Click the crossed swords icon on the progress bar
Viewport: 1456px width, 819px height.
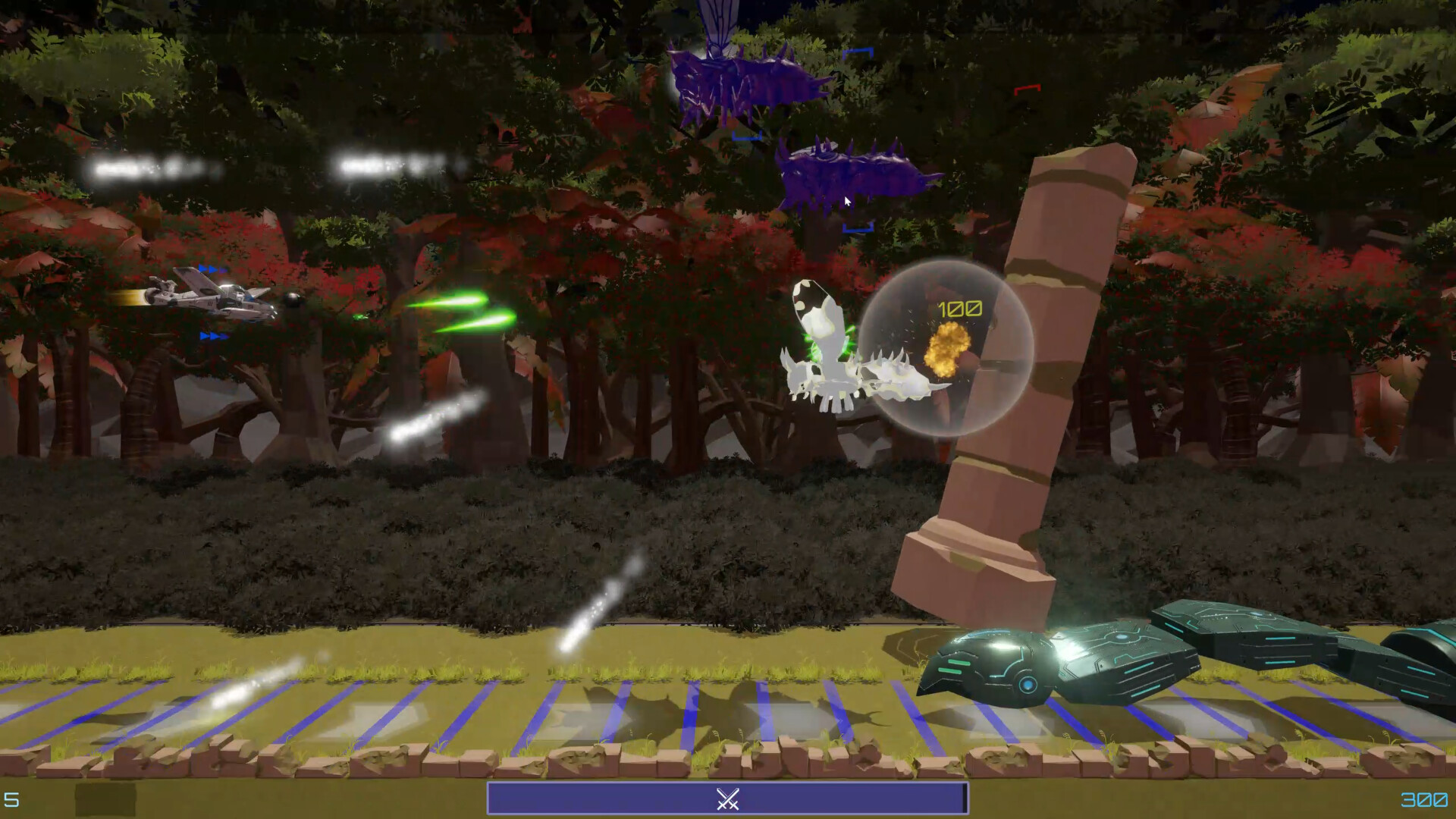(x=728, y=797)
